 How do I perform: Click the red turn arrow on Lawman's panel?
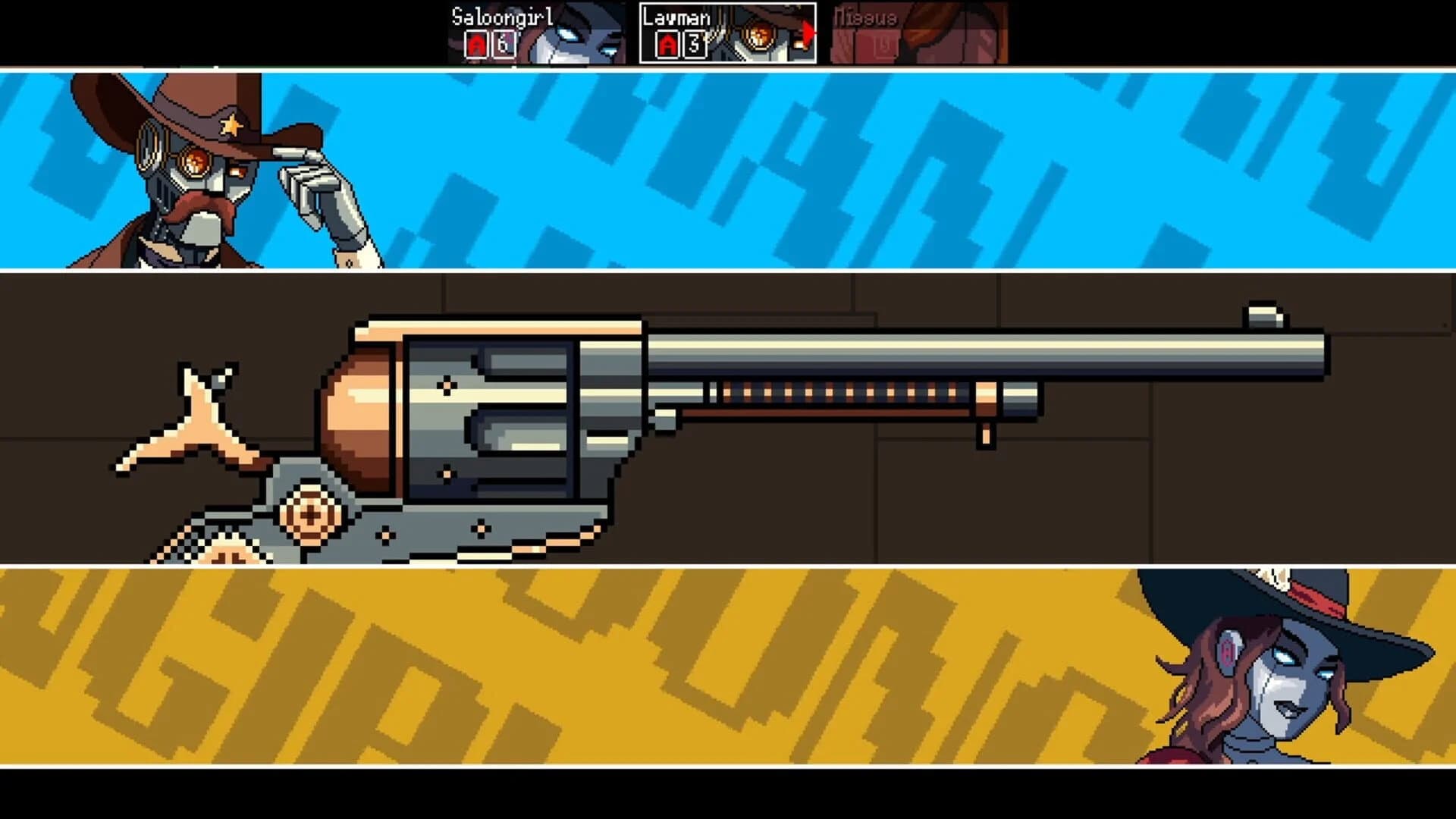click(808, 33)
